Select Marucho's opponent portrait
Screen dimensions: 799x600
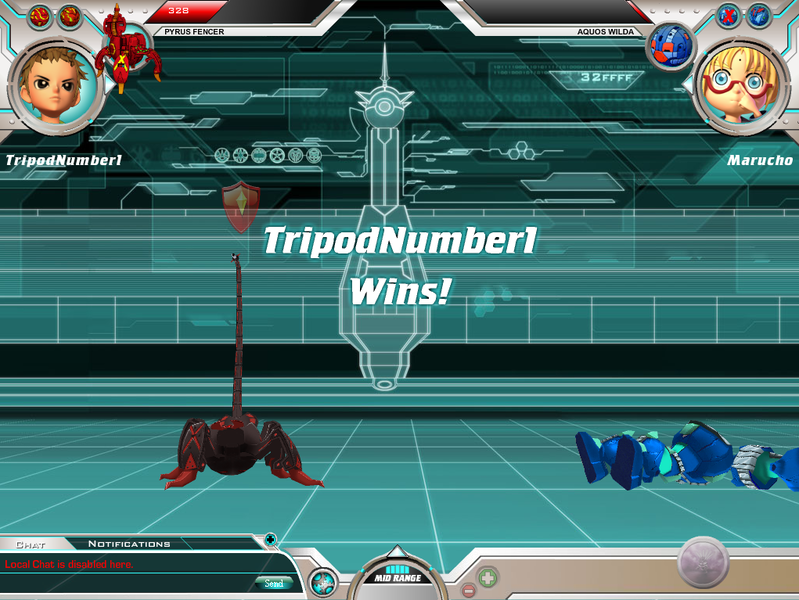[x=743, y=84]
